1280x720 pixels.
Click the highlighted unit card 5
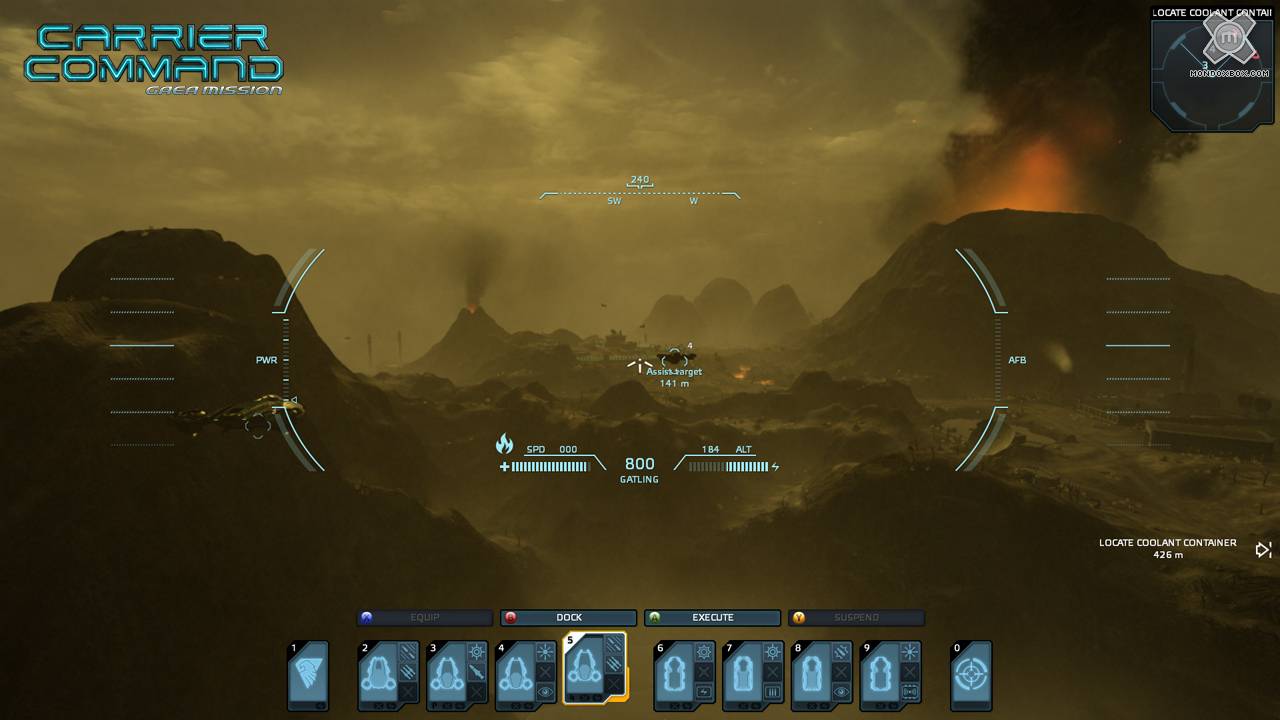[x=595, y=668]
